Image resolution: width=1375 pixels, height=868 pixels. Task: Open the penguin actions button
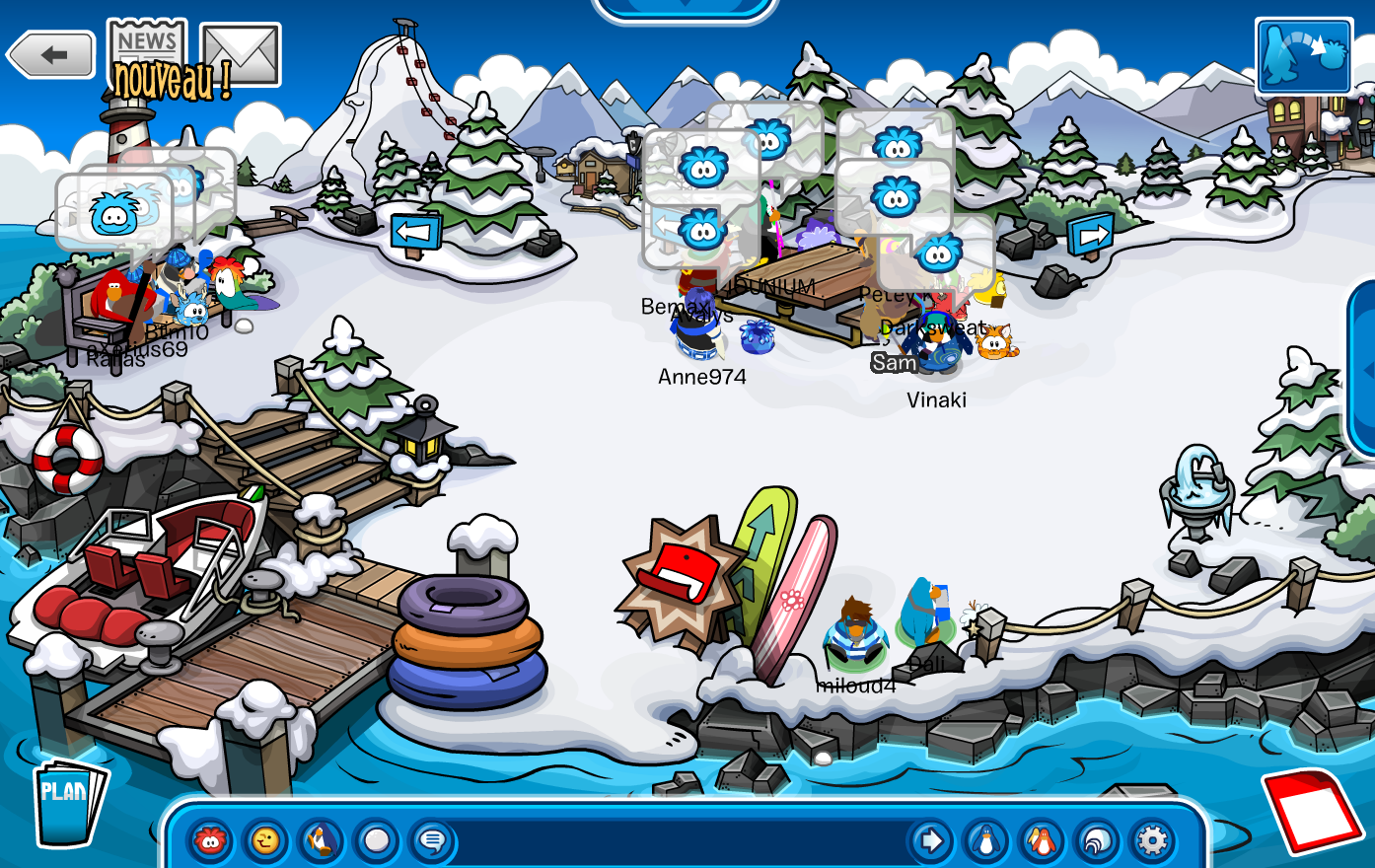(321, 841)
